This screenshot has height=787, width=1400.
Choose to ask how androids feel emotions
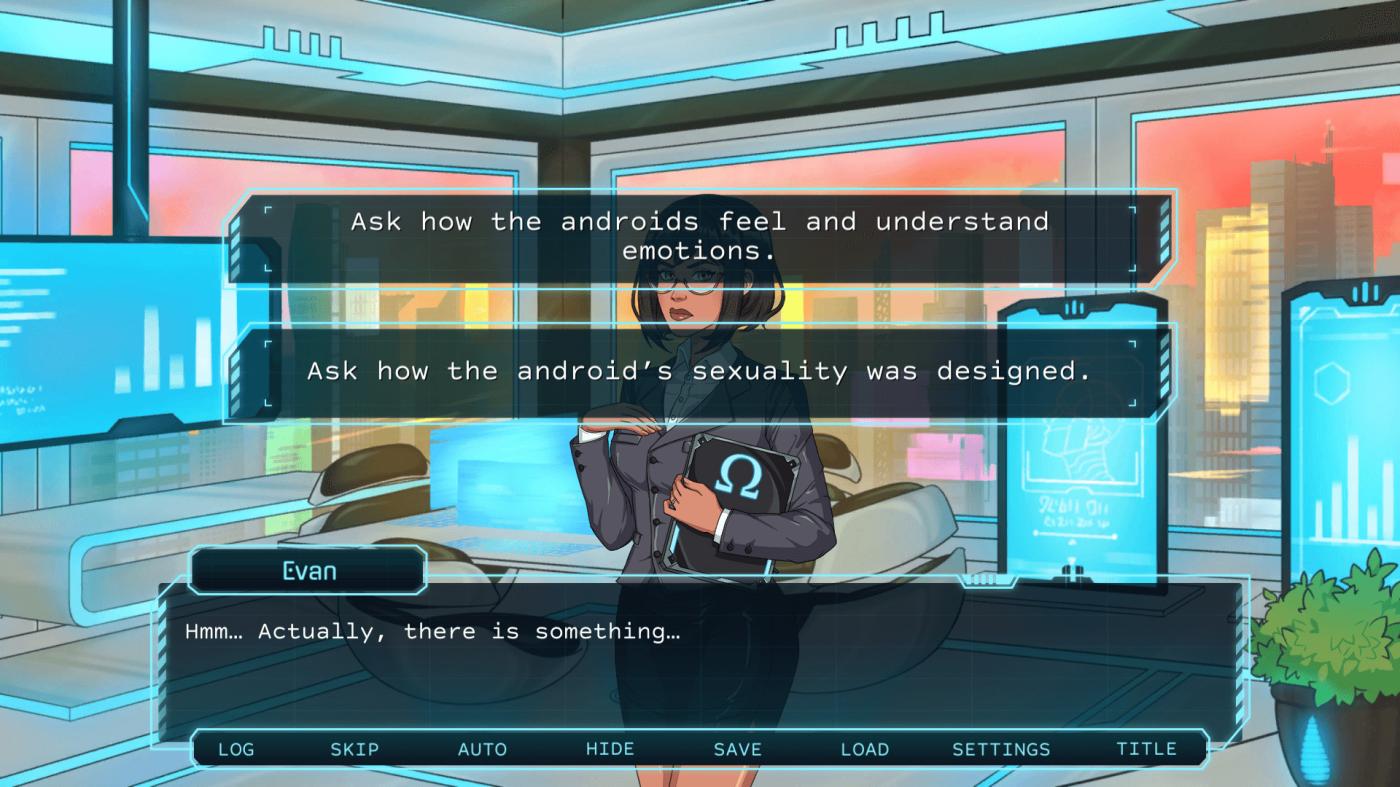coord(699,236)
